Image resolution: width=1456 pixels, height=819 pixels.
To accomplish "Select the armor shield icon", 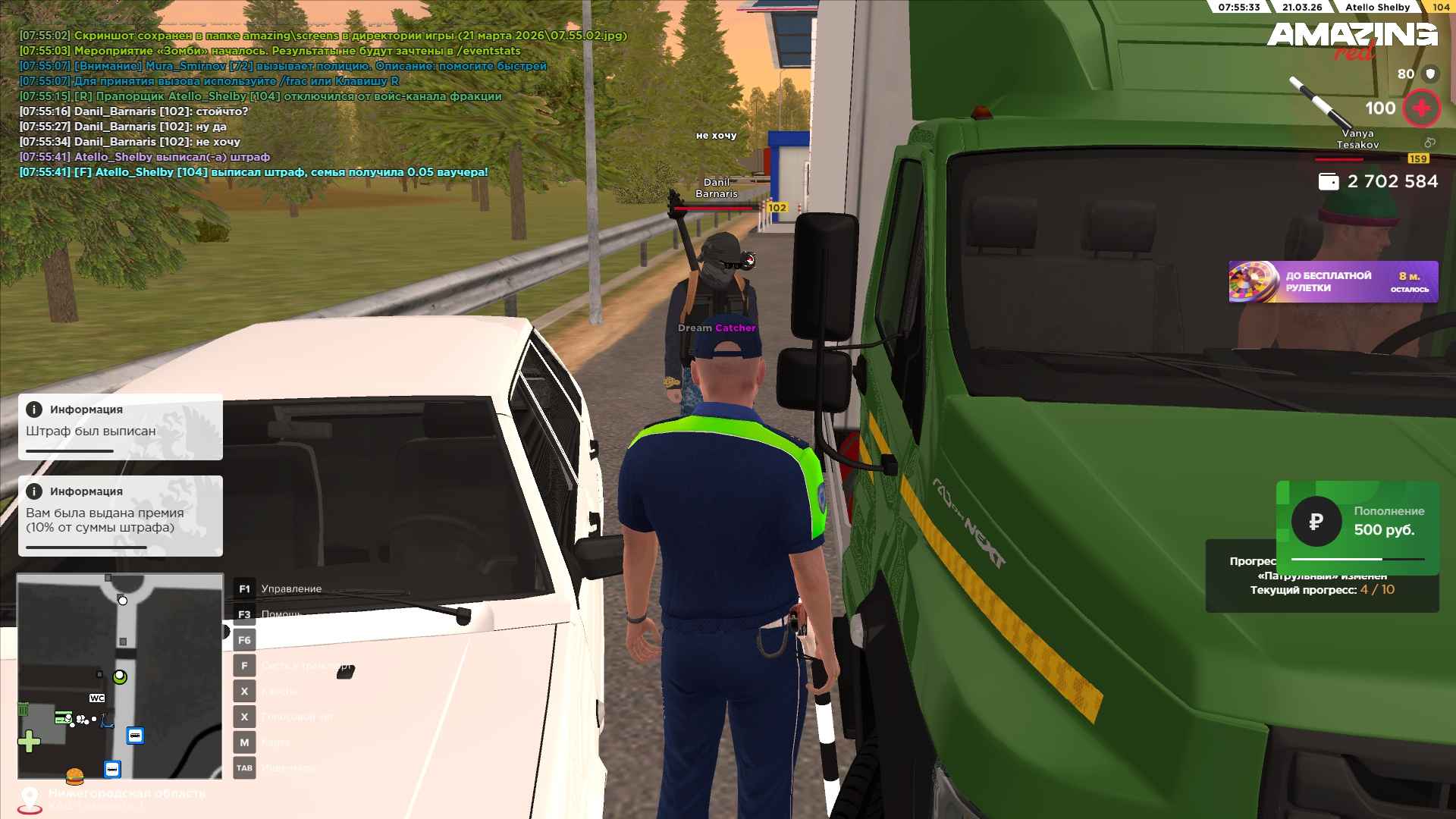I will click(1430, 74).
